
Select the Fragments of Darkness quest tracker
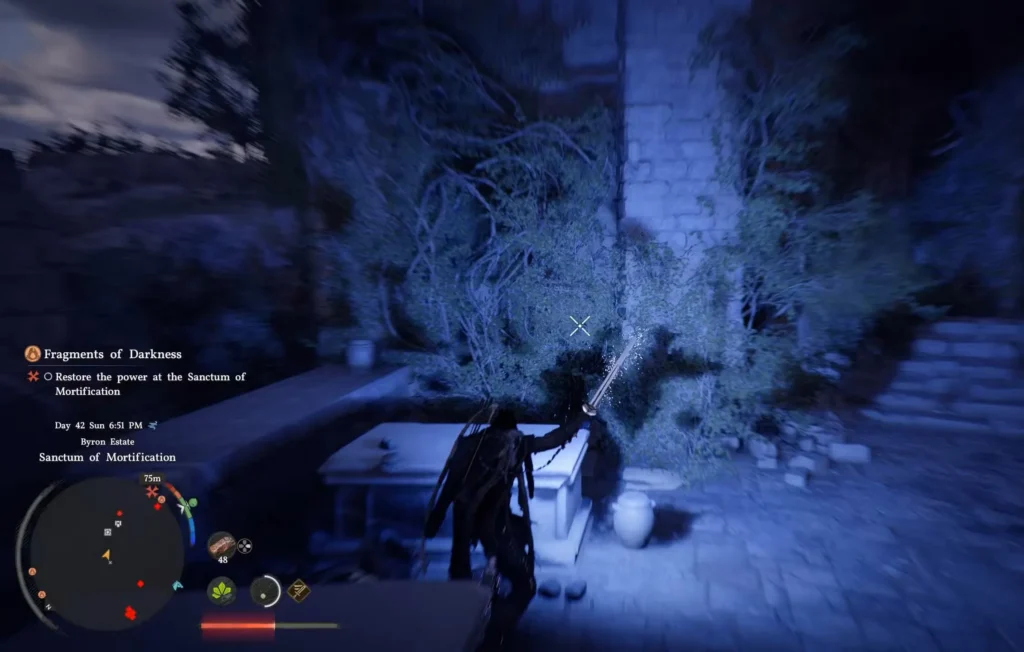click(112, 354)
